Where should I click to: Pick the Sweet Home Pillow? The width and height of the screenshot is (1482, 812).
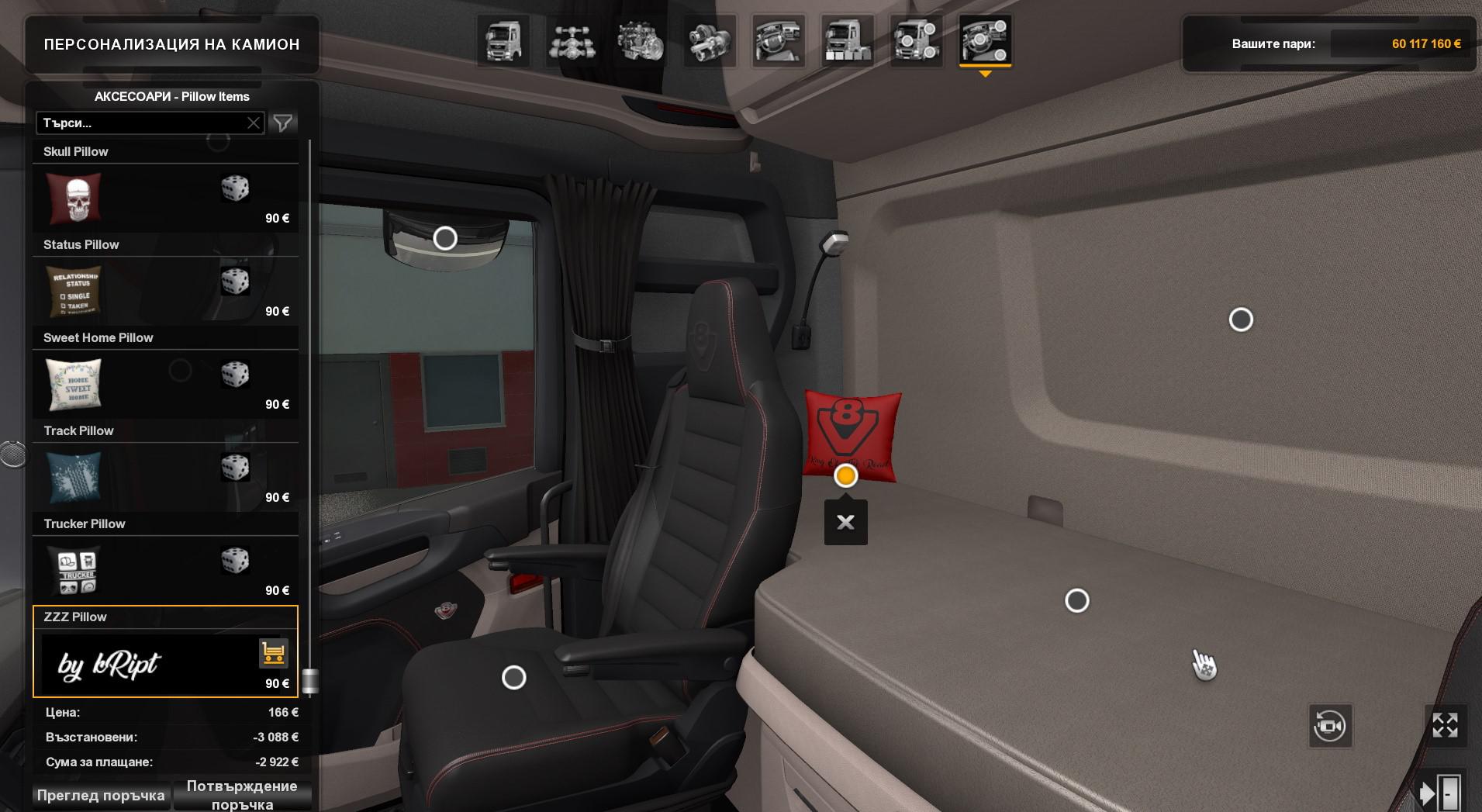(x=165, y=384)
